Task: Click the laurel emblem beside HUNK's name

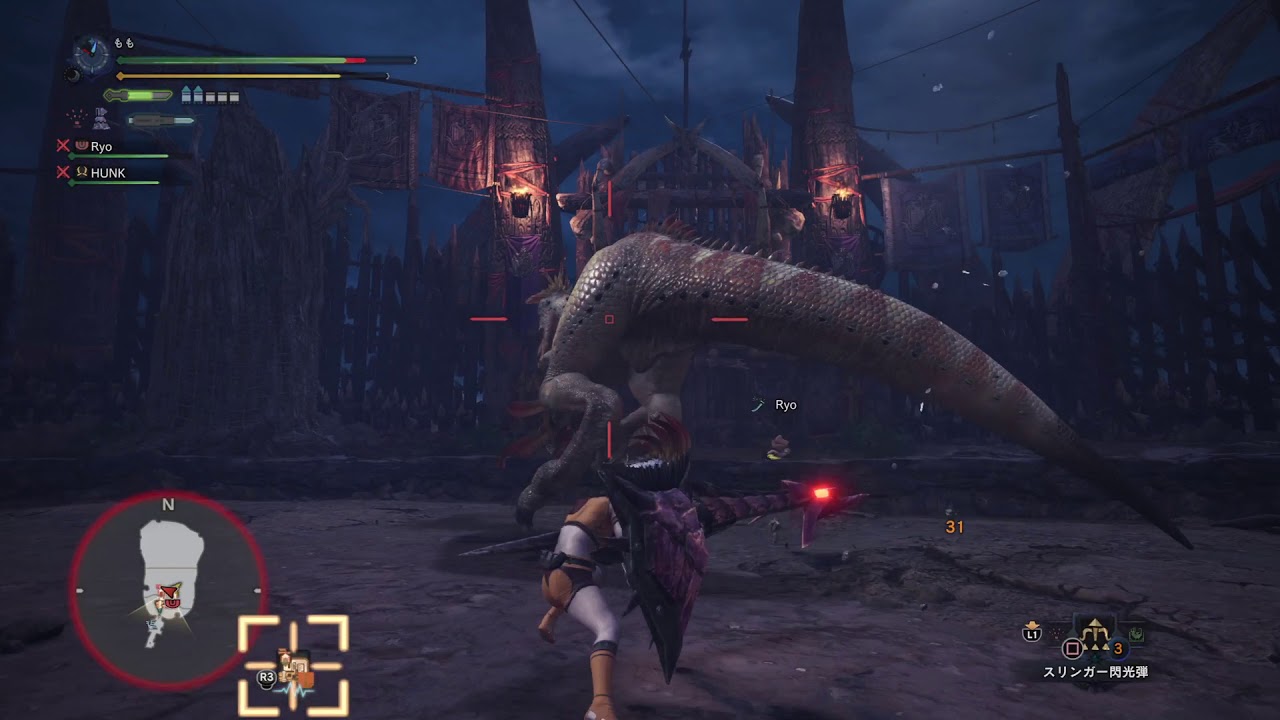Action: [x=82, y=172]
